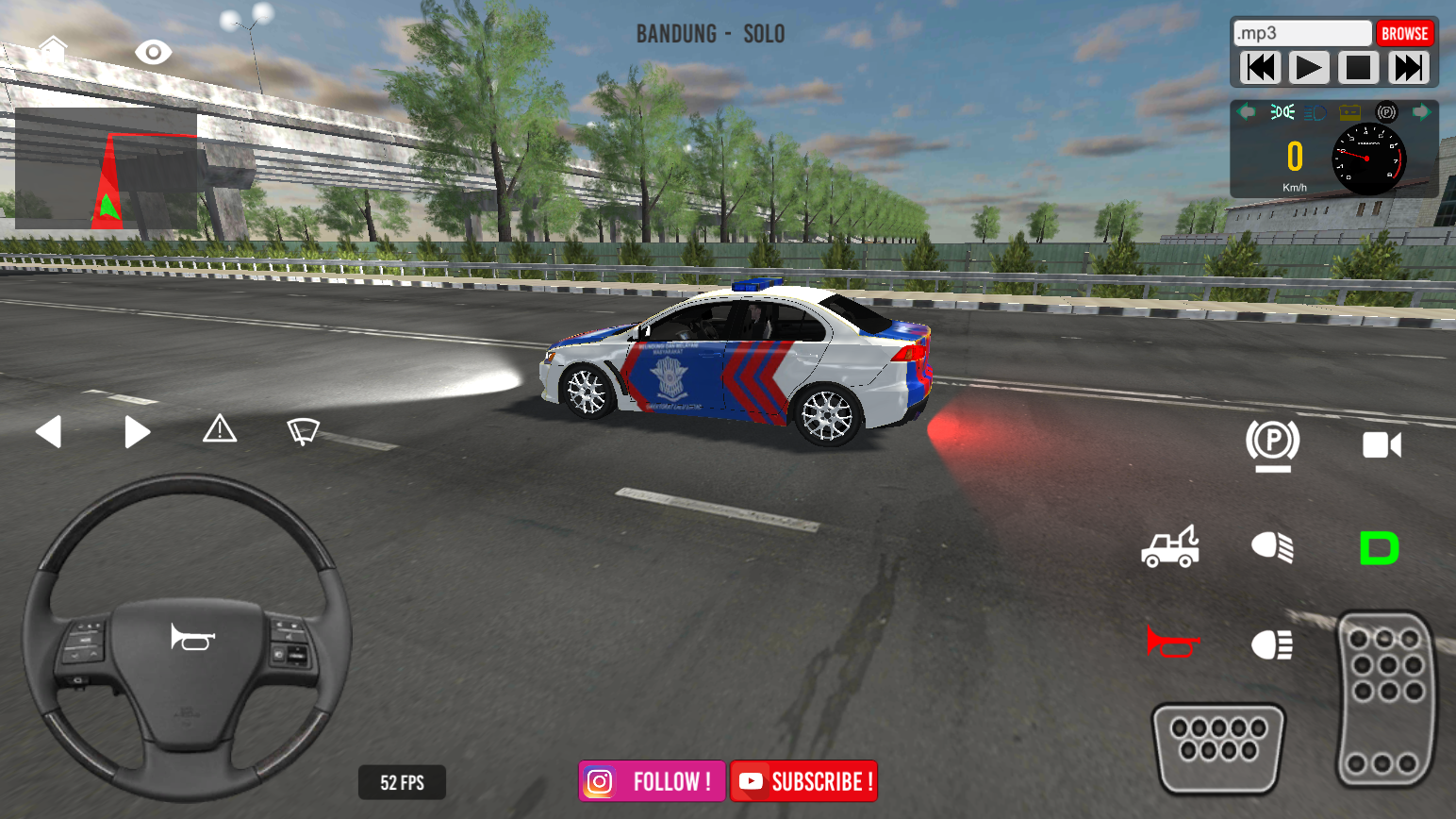Image resolution: width=1456 pixels, height=819 pixels.
Task: Change gear using the green D selector
Action: 1379,548
